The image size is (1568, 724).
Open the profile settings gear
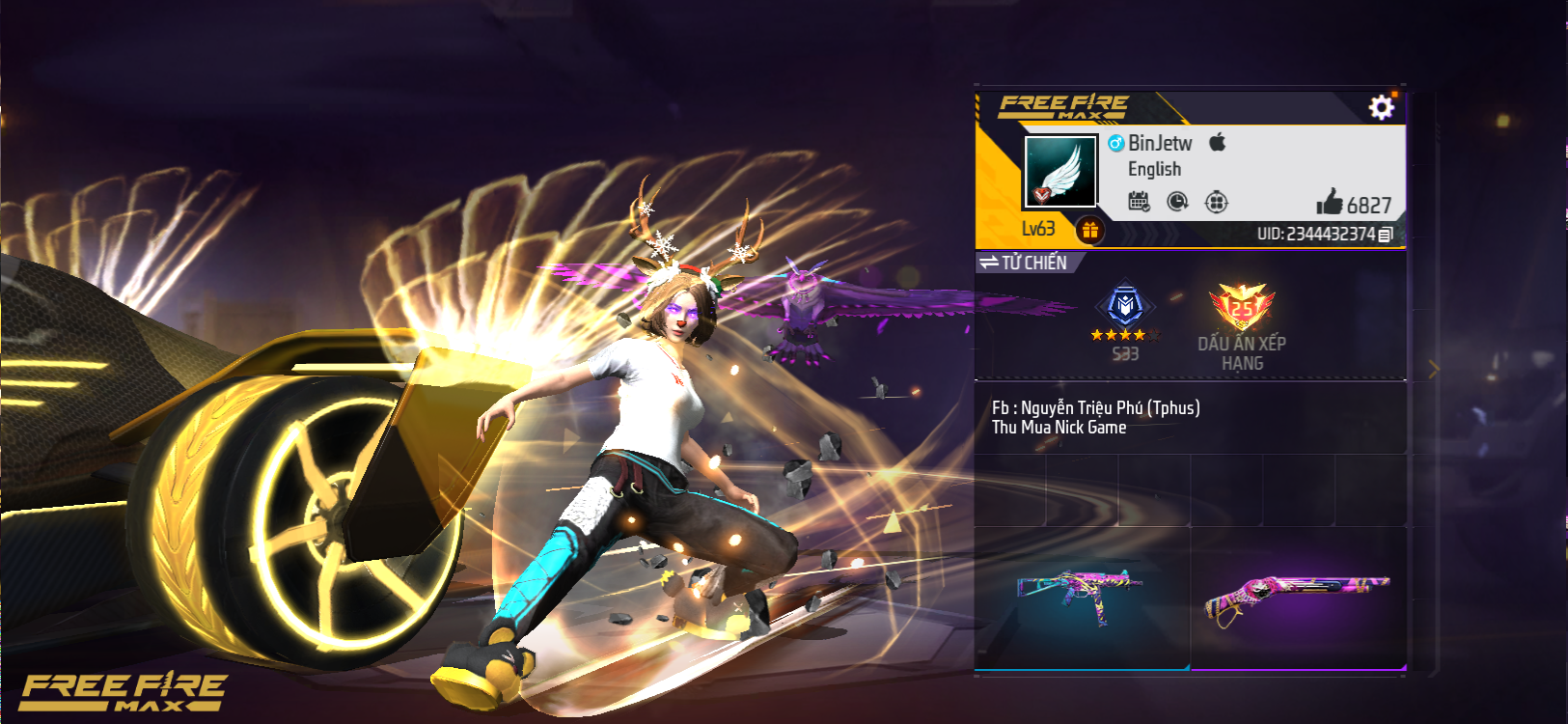(x=1381, y=107)
